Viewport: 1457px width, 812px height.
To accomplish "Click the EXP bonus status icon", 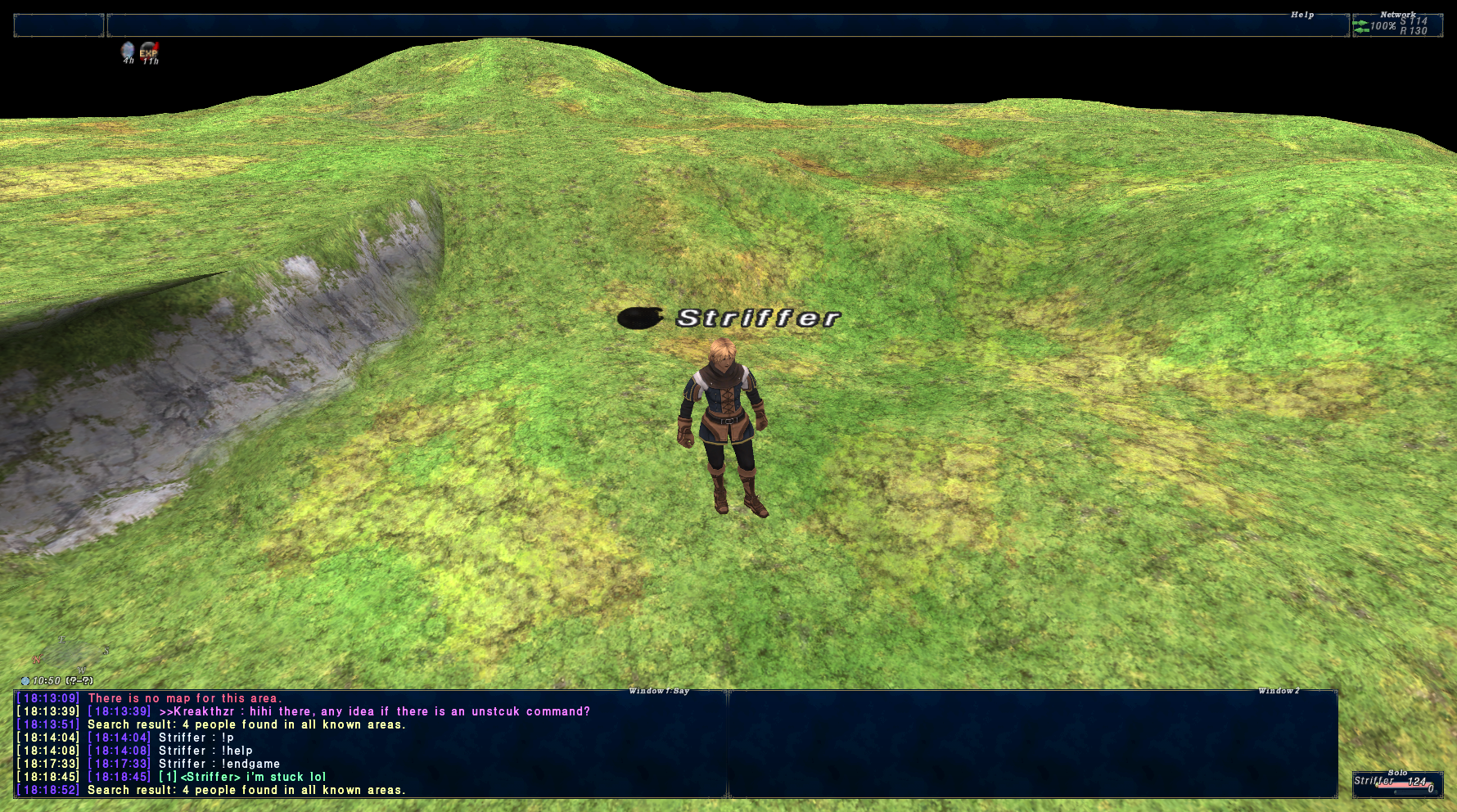I will (149, 52).
